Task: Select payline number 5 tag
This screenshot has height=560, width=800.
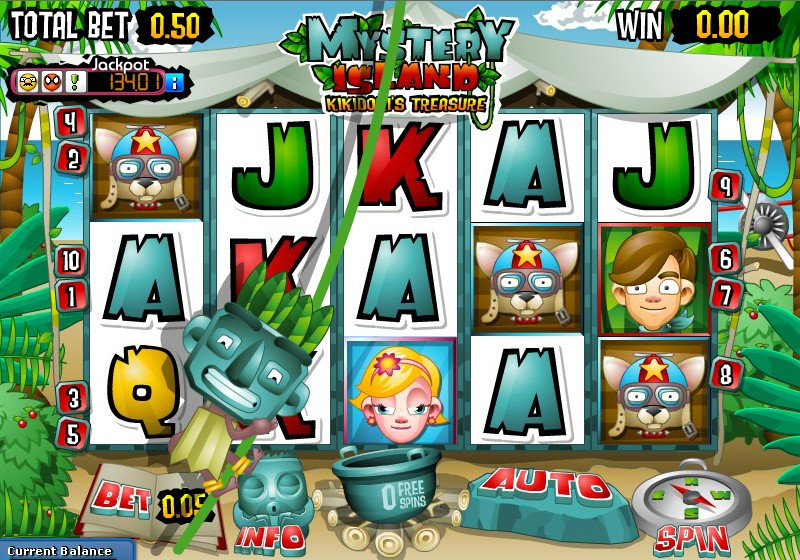Action: (x=72, y=432)
